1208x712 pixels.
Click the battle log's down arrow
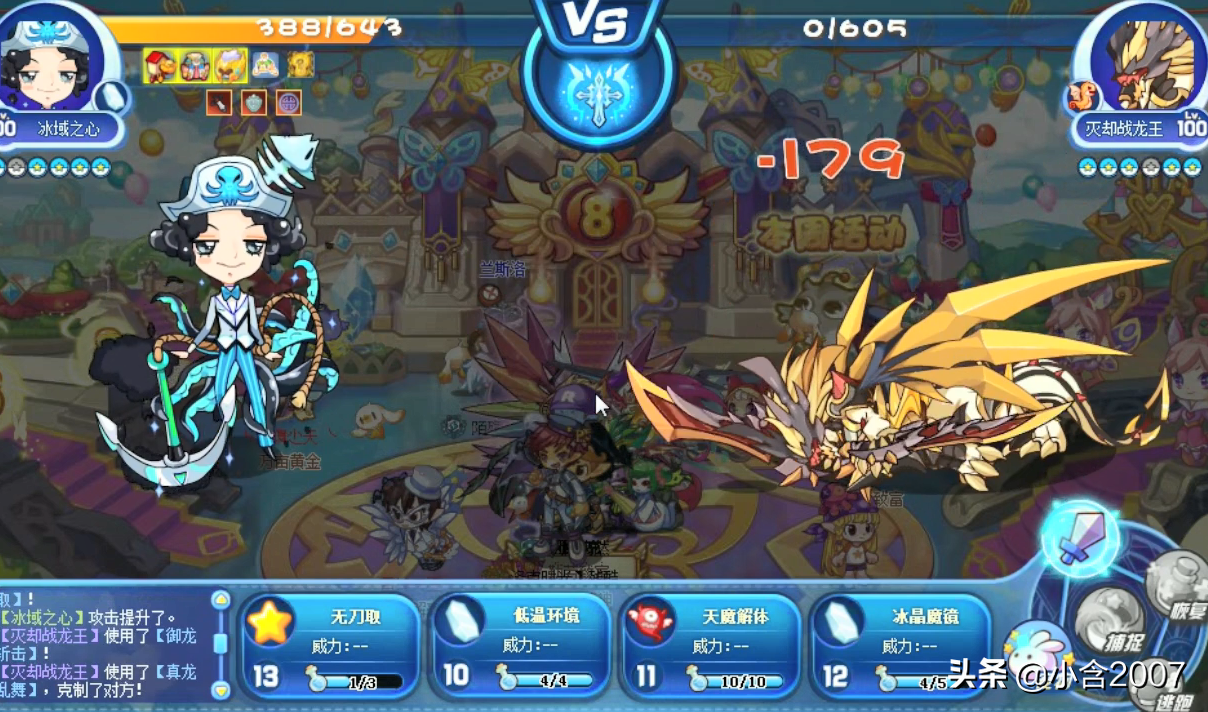221,689
